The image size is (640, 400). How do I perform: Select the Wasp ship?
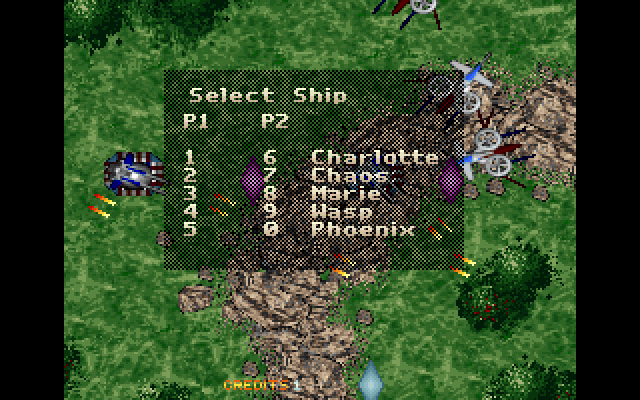(341, 212)
